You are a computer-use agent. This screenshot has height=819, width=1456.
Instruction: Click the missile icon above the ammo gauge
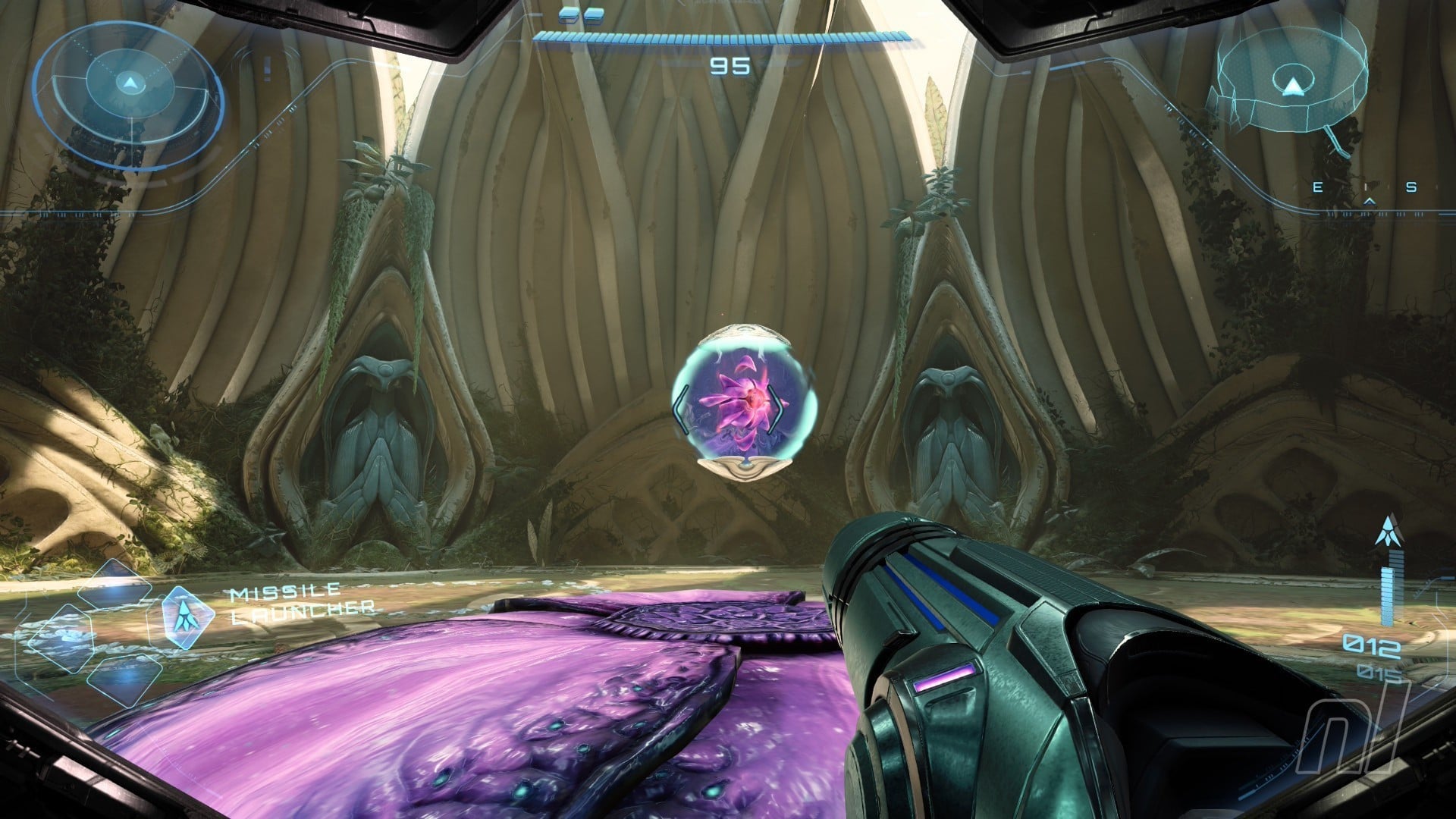1389,532
